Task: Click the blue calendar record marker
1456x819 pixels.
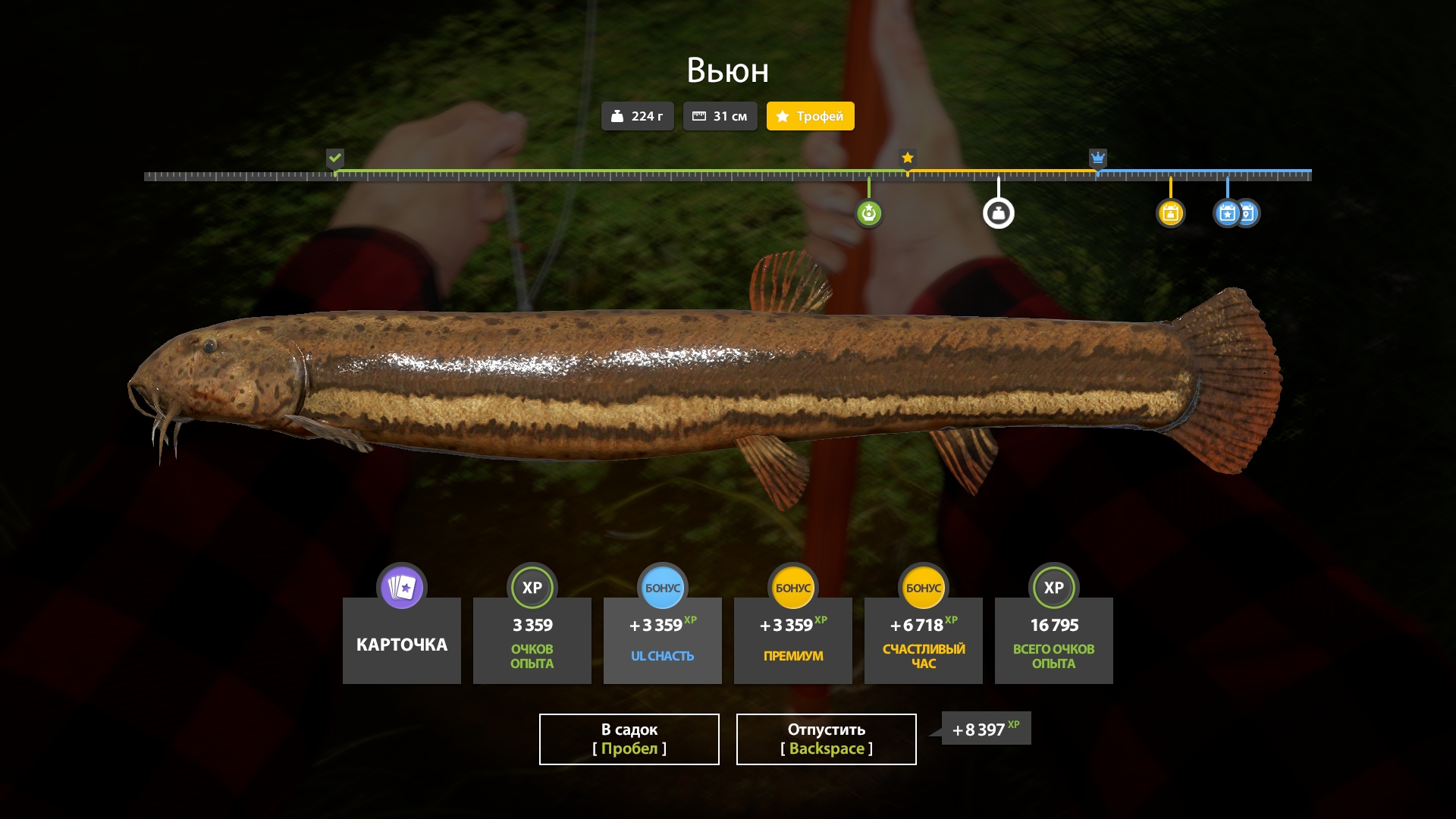Action: tap(1228, 213)
